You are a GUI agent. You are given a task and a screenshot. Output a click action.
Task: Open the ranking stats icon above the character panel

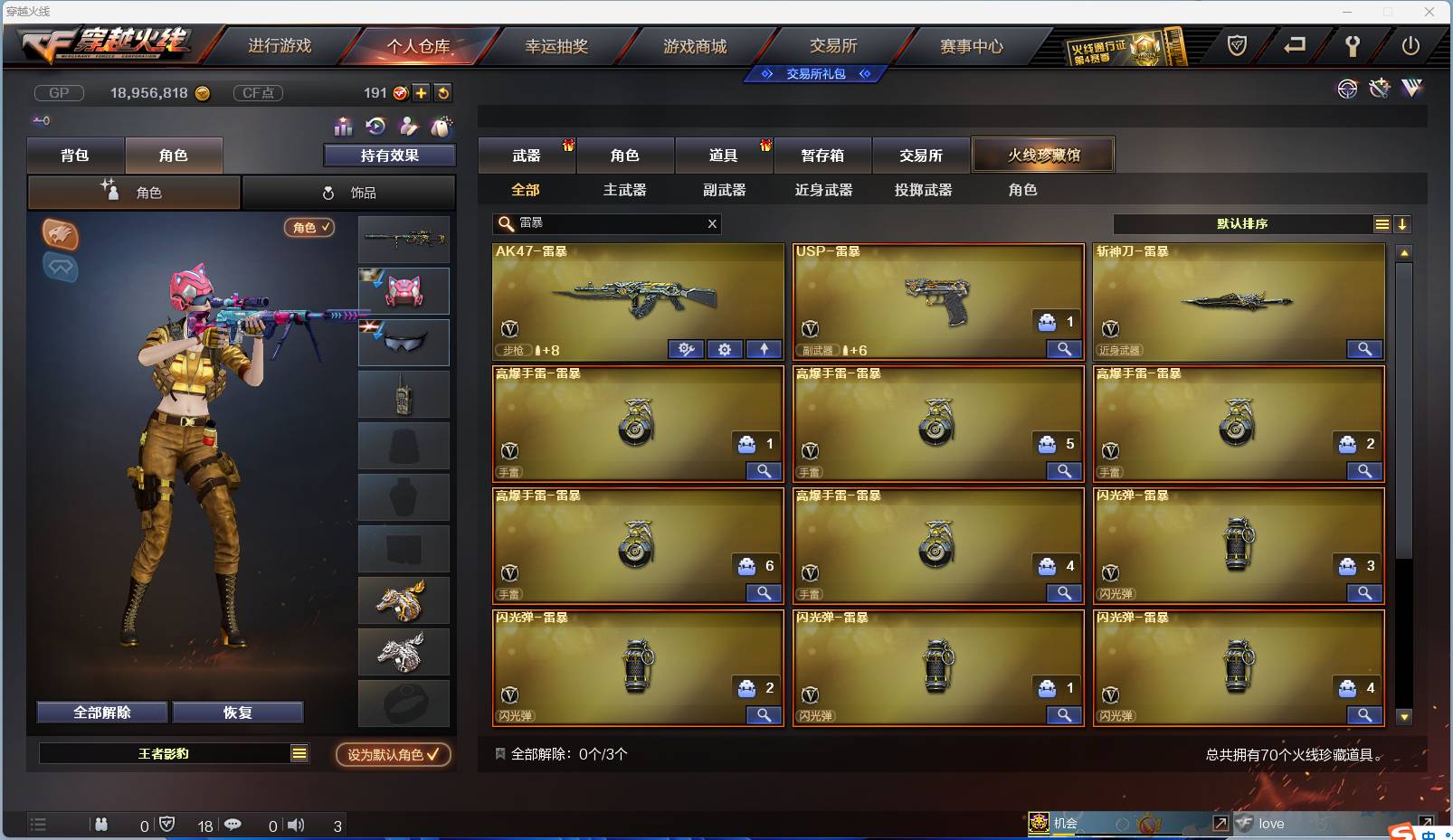click(344, 127)
